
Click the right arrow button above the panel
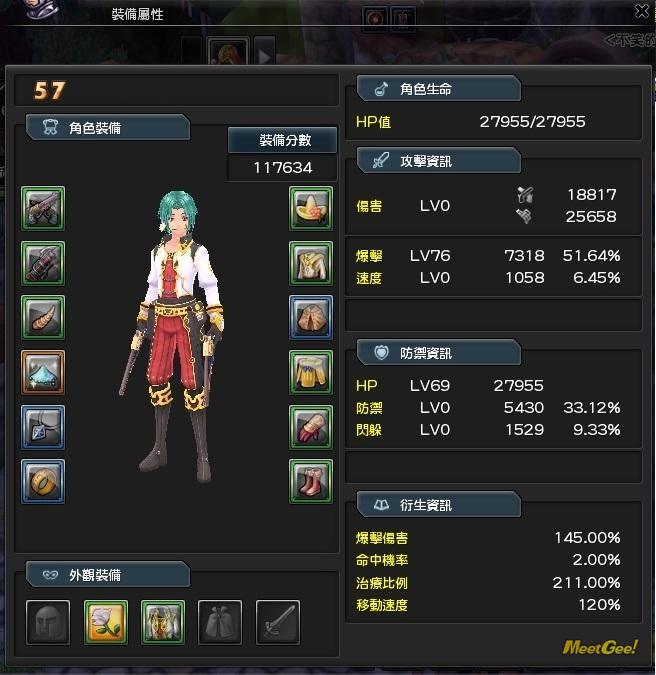click(x=264, y=50)
